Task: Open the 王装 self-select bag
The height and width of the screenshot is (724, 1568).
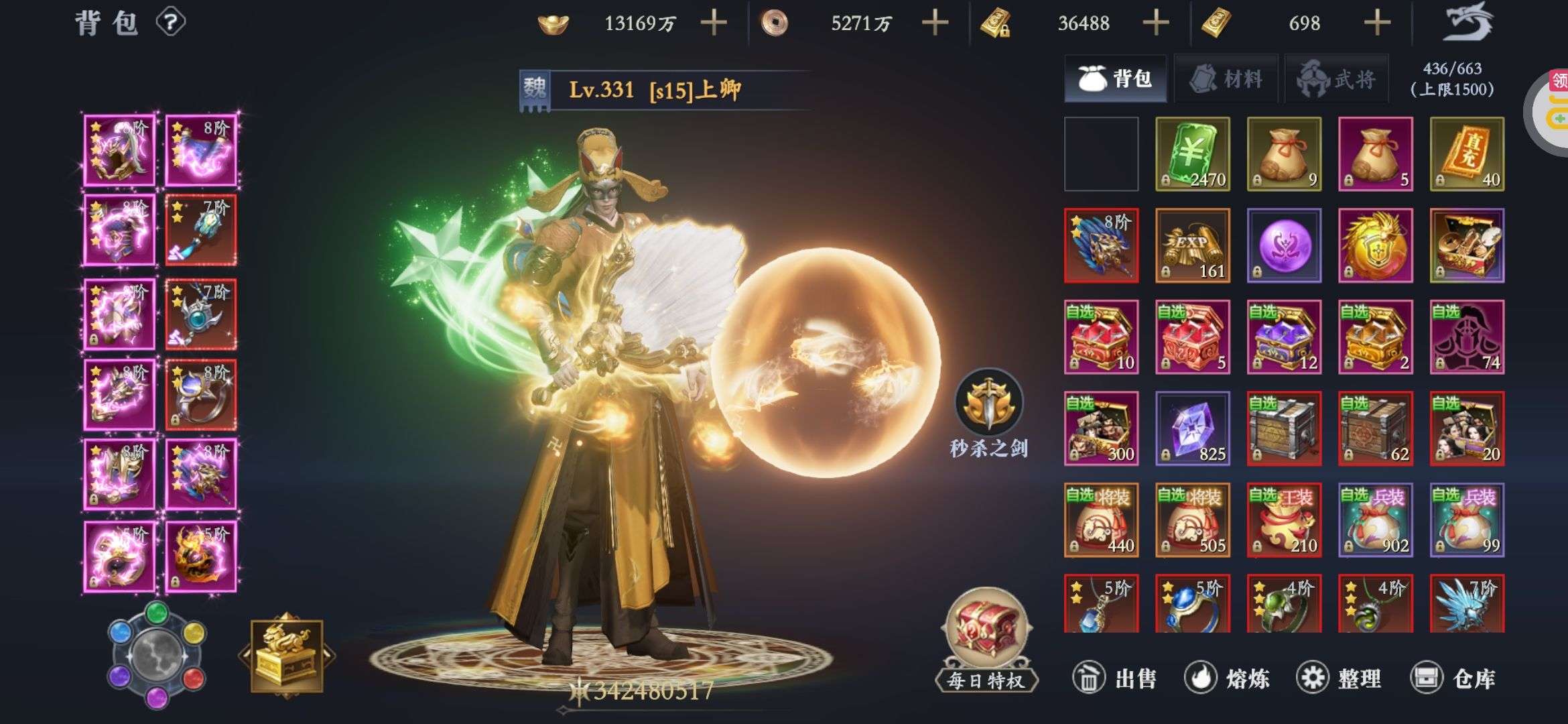Action: click(1284, 520)
